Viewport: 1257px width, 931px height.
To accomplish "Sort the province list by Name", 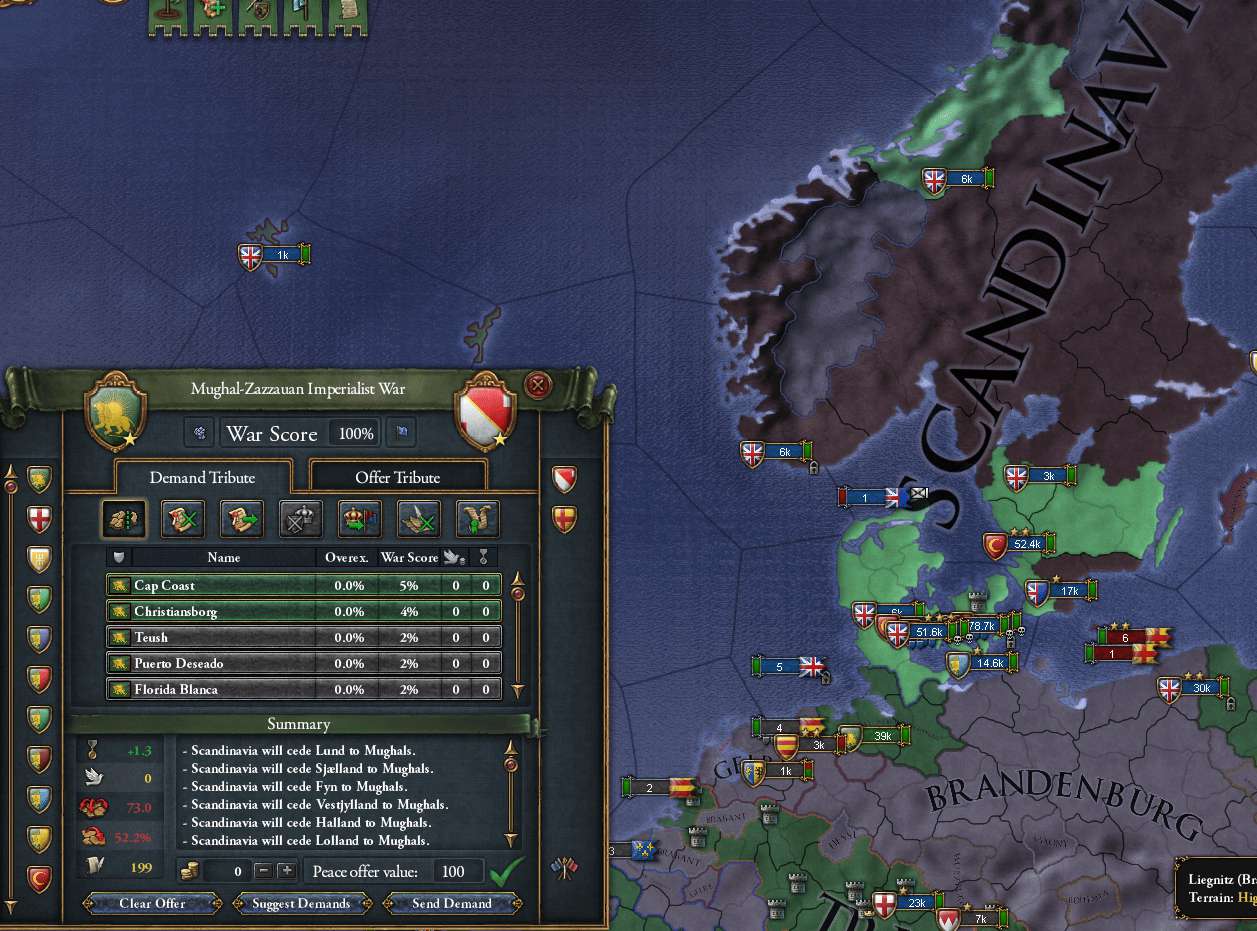I will coord(224,557).
